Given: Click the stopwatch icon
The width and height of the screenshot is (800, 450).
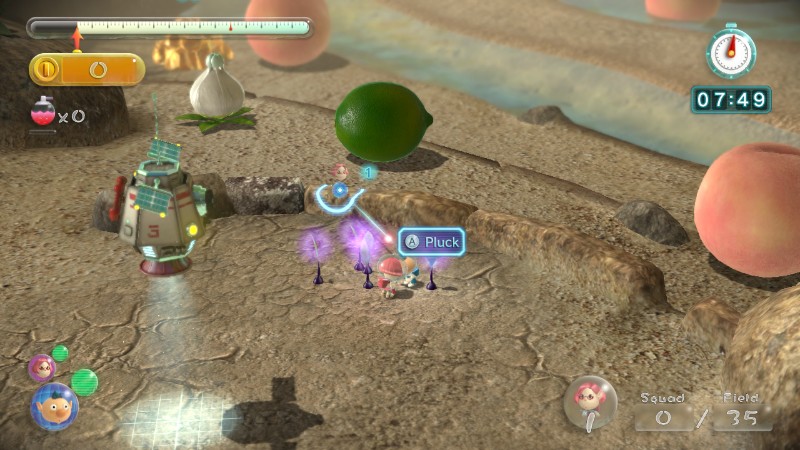Looking at the screenshot, I should 730,50.
